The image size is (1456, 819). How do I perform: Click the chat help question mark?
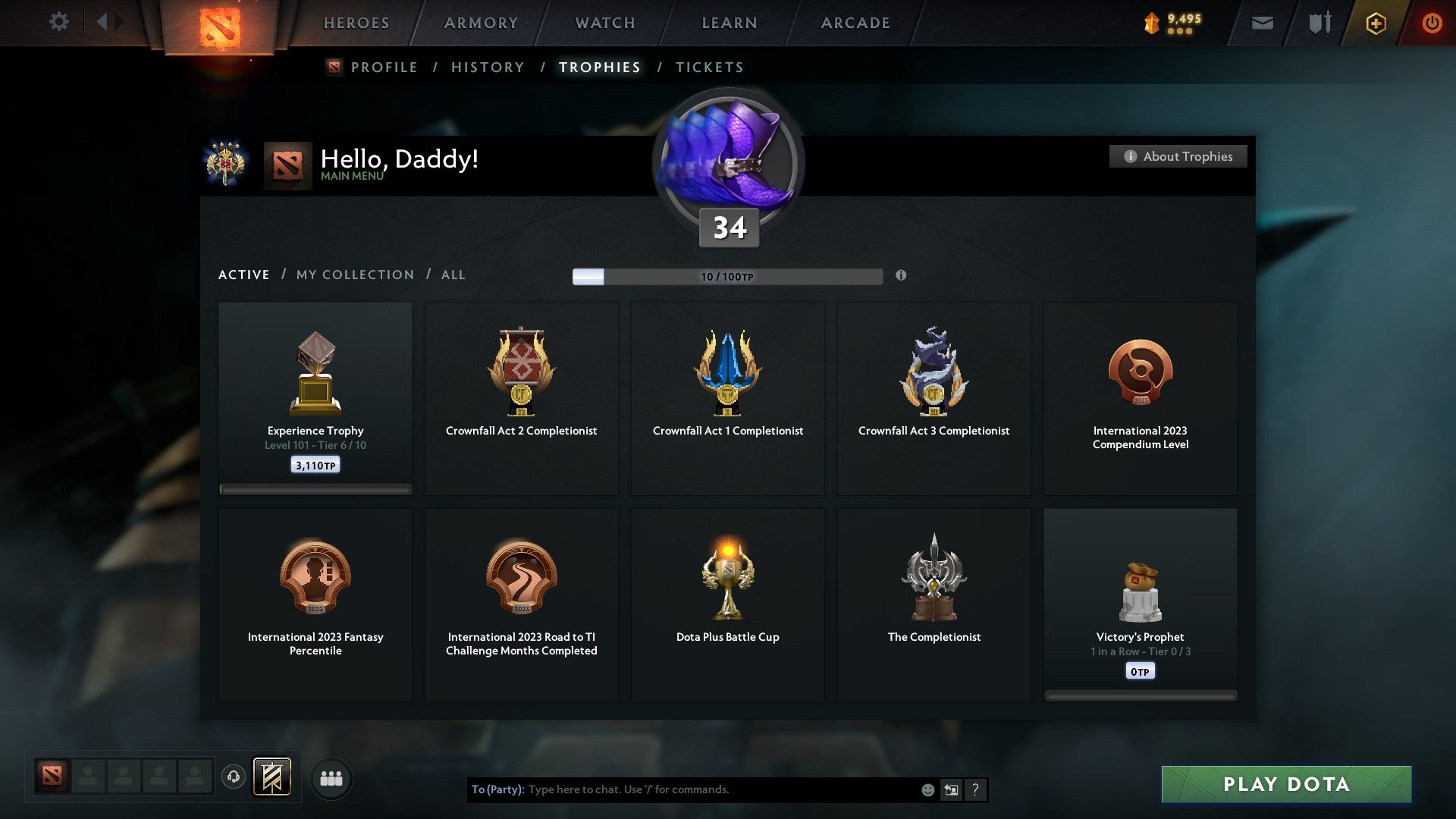pyautogui.click(x=976, y=789)
